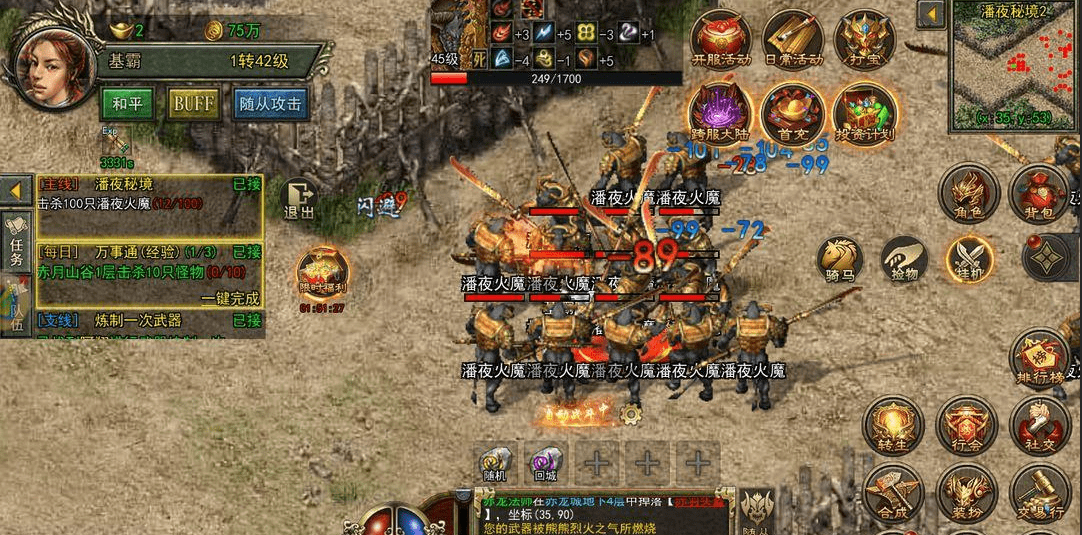
Task: Open the 日常活动 daily activities
Action: pyautogui.click(x=793, y=40)
